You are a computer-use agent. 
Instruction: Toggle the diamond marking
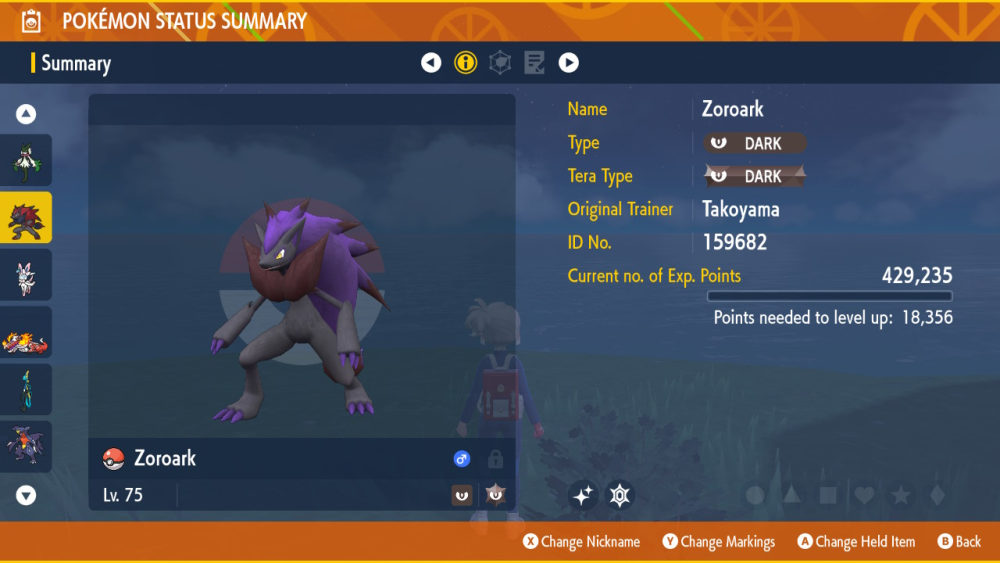tap(936, 495)
